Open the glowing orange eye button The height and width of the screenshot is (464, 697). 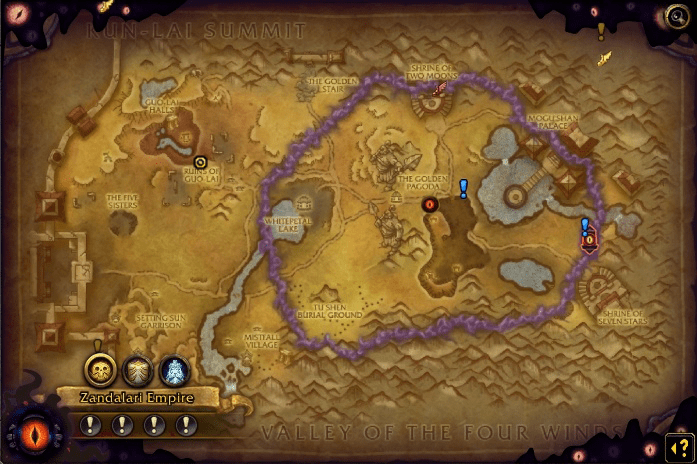point(26,435)
